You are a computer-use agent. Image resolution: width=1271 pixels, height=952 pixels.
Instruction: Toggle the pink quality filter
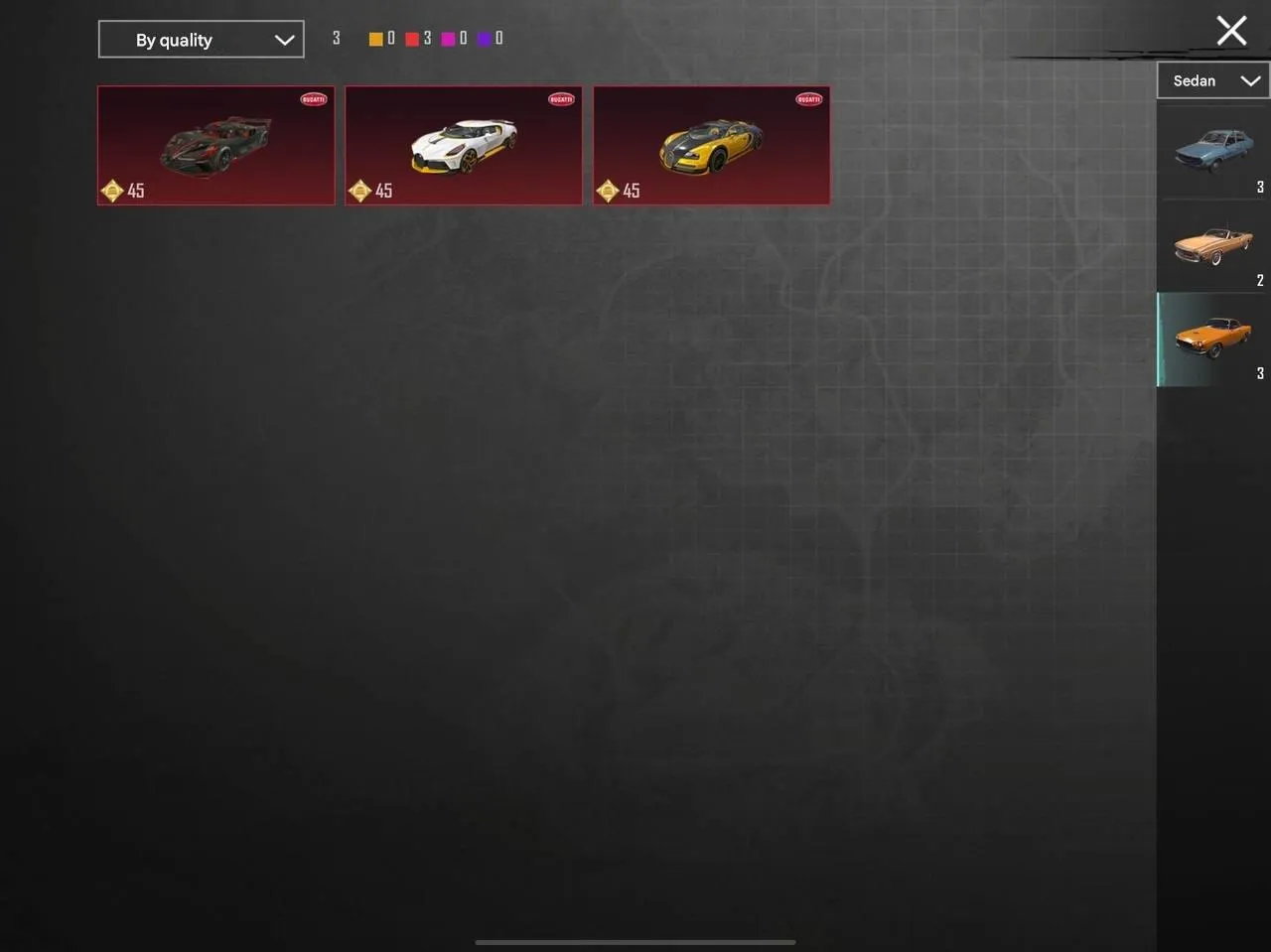[450, 38]
